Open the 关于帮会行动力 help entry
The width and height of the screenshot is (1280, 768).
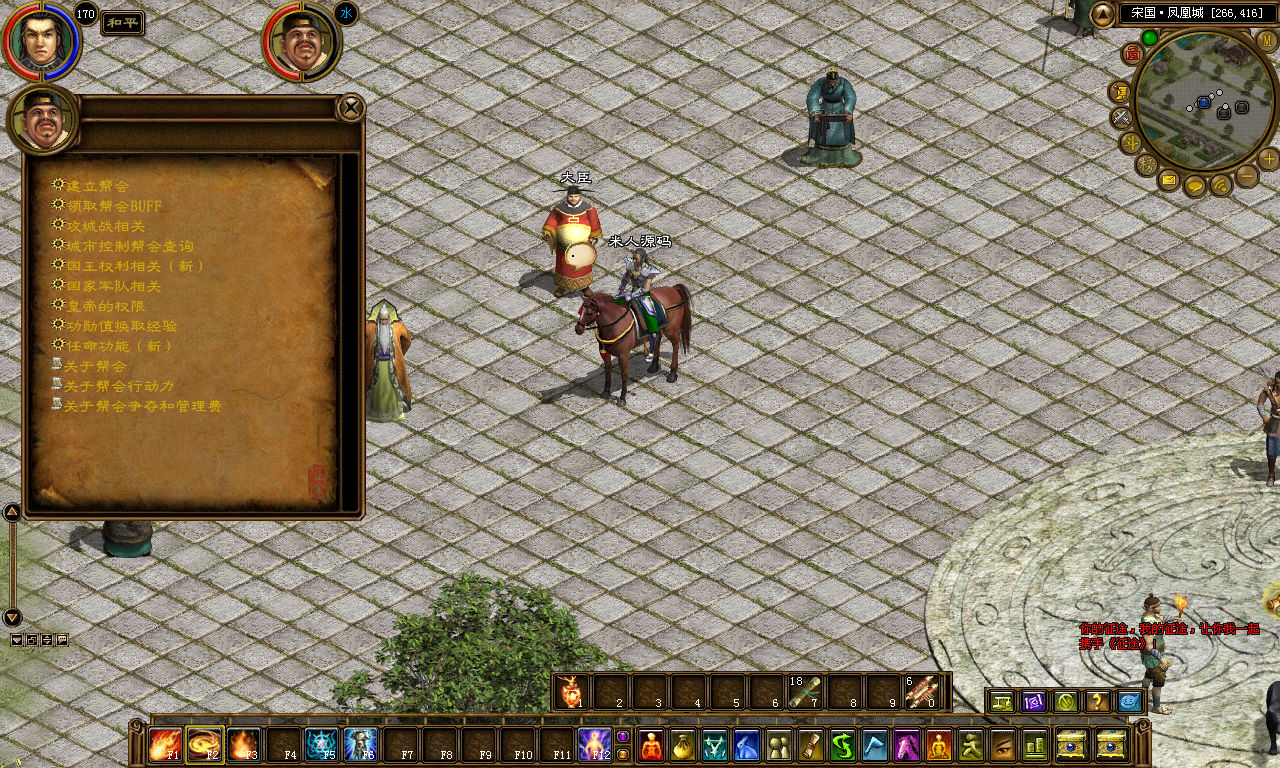119,386
